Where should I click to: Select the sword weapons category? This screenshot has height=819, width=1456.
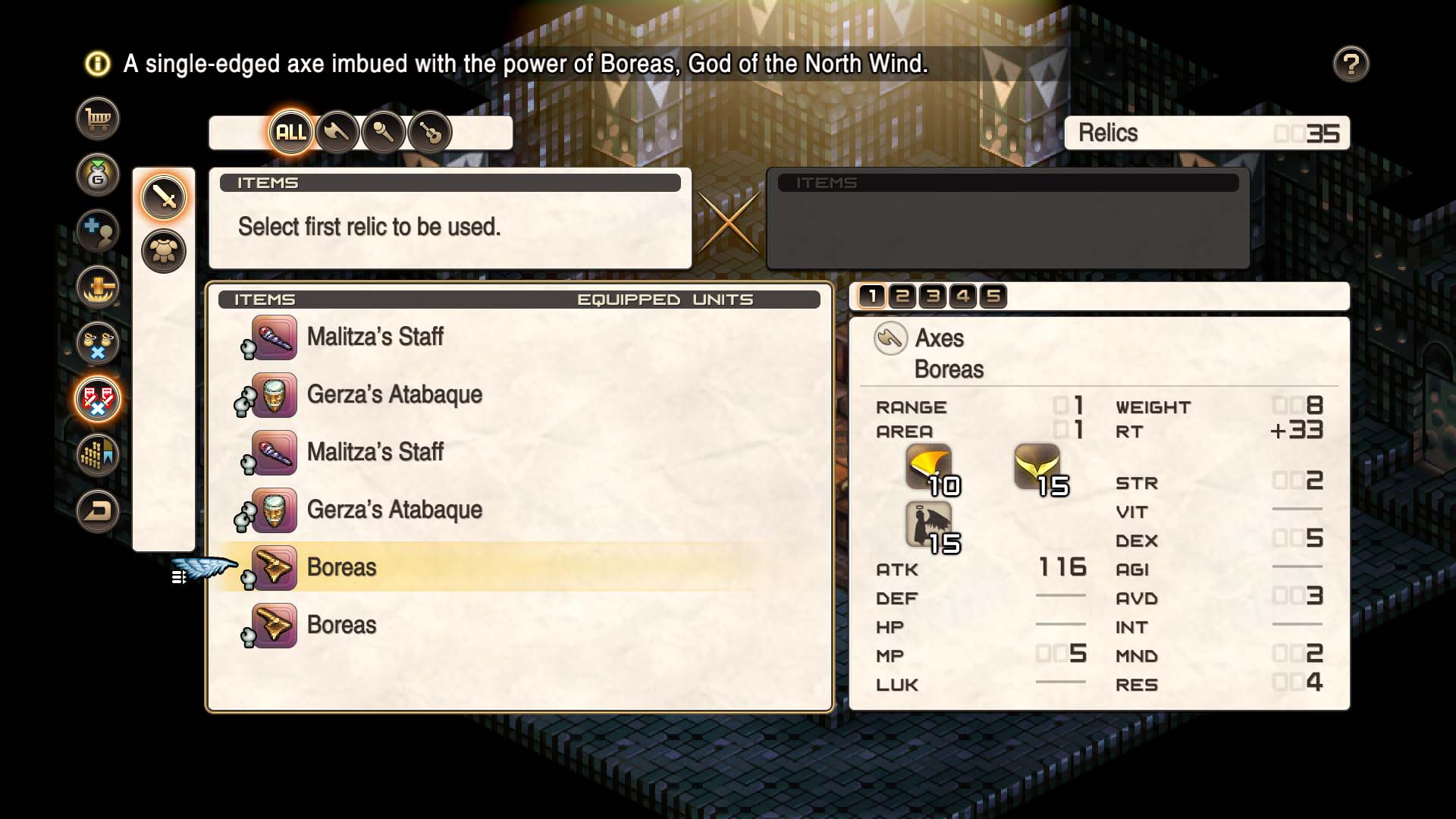coord(164,196)
